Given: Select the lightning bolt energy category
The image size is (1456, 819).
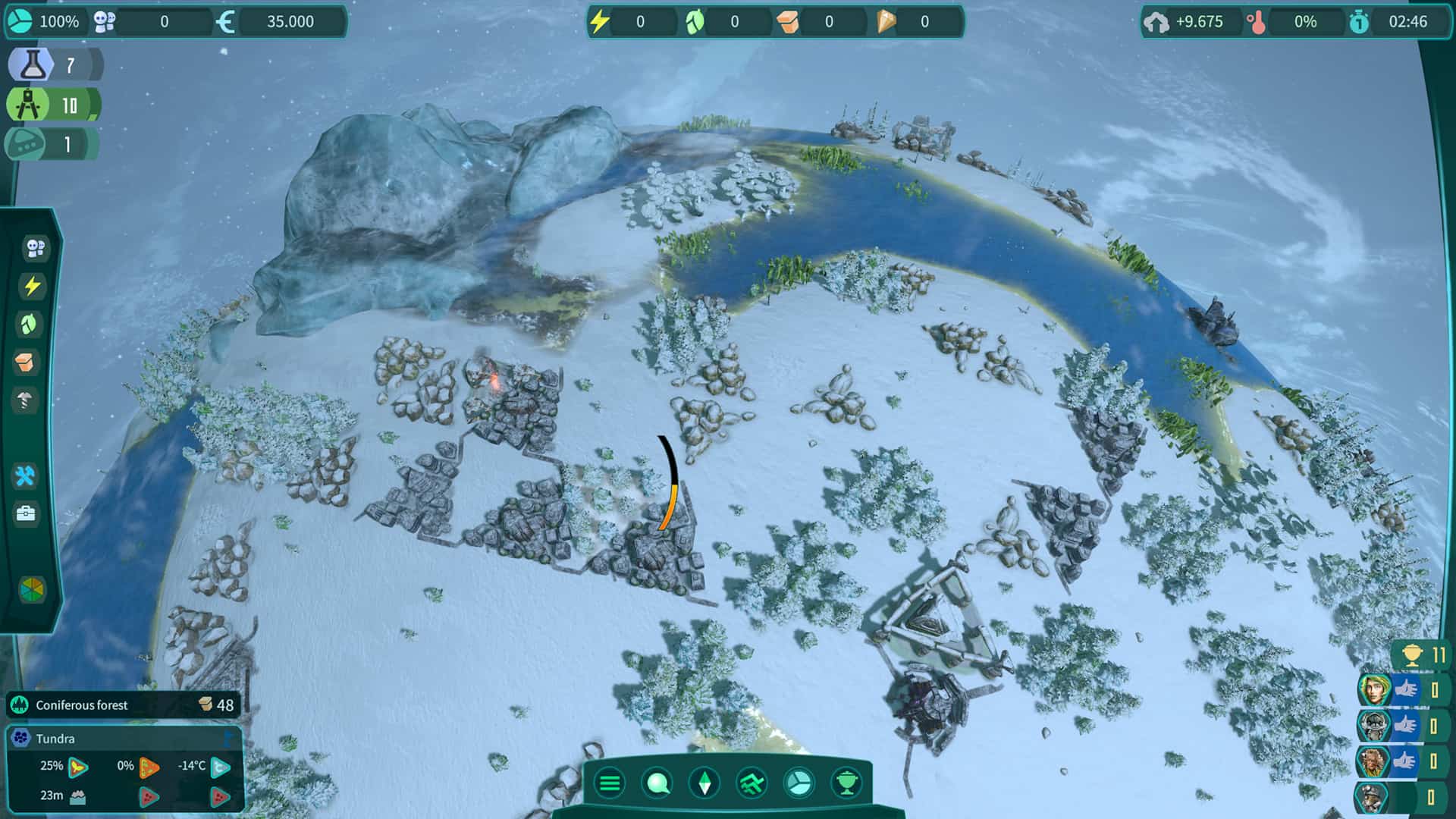Looking at the screenshot, I should [32, 286].
